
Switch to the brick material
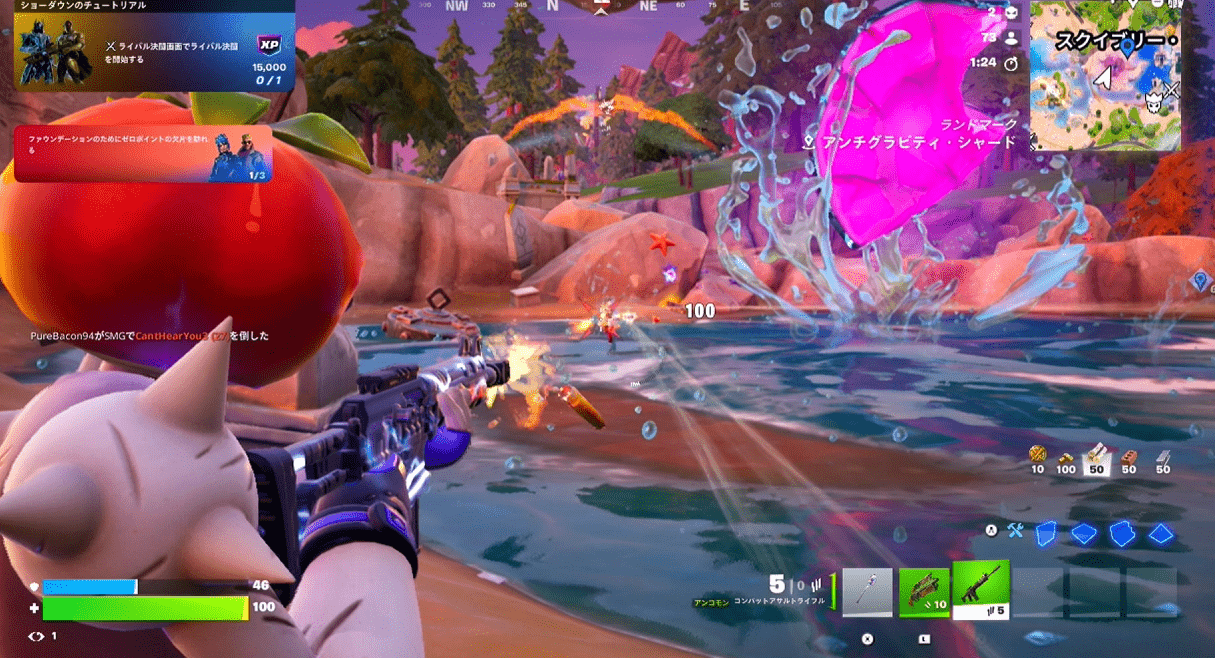(1131, 456)
